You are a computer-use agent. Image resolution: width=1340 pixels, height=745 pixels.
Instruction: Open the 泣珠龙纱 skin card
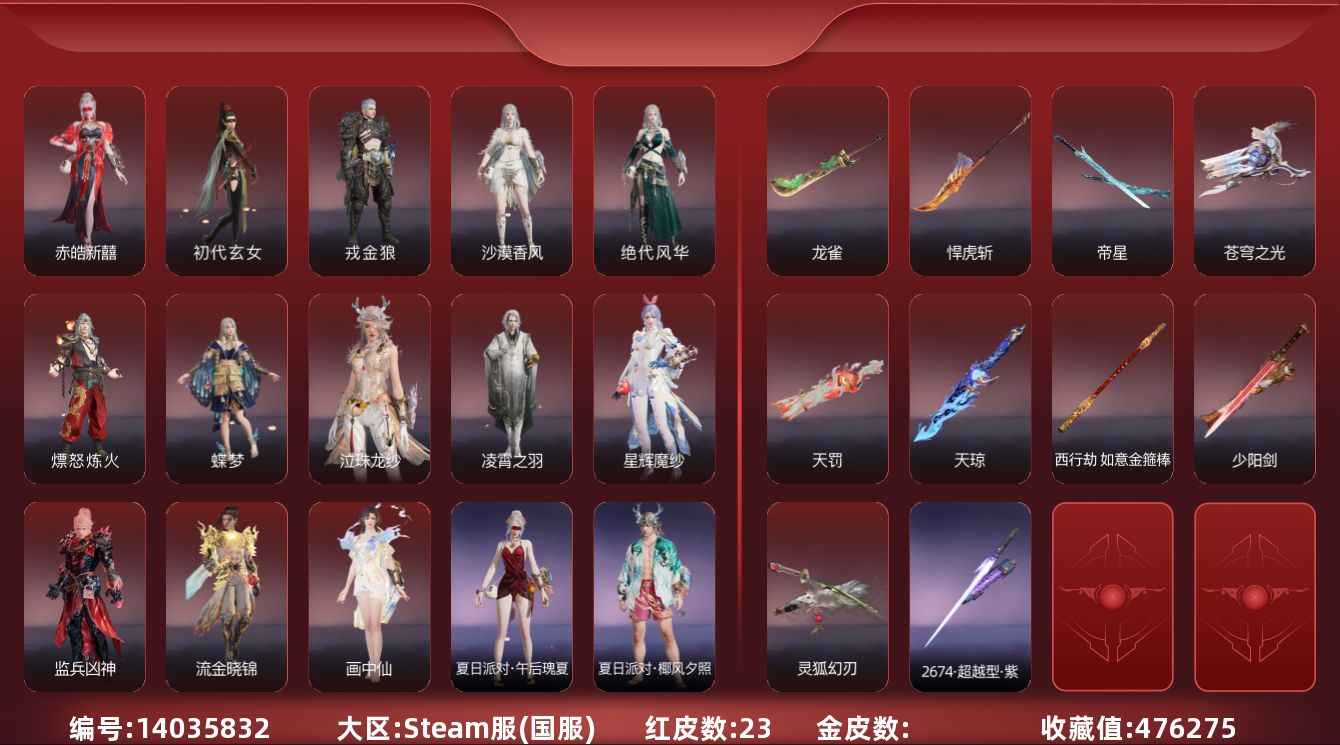pos(369,388)
